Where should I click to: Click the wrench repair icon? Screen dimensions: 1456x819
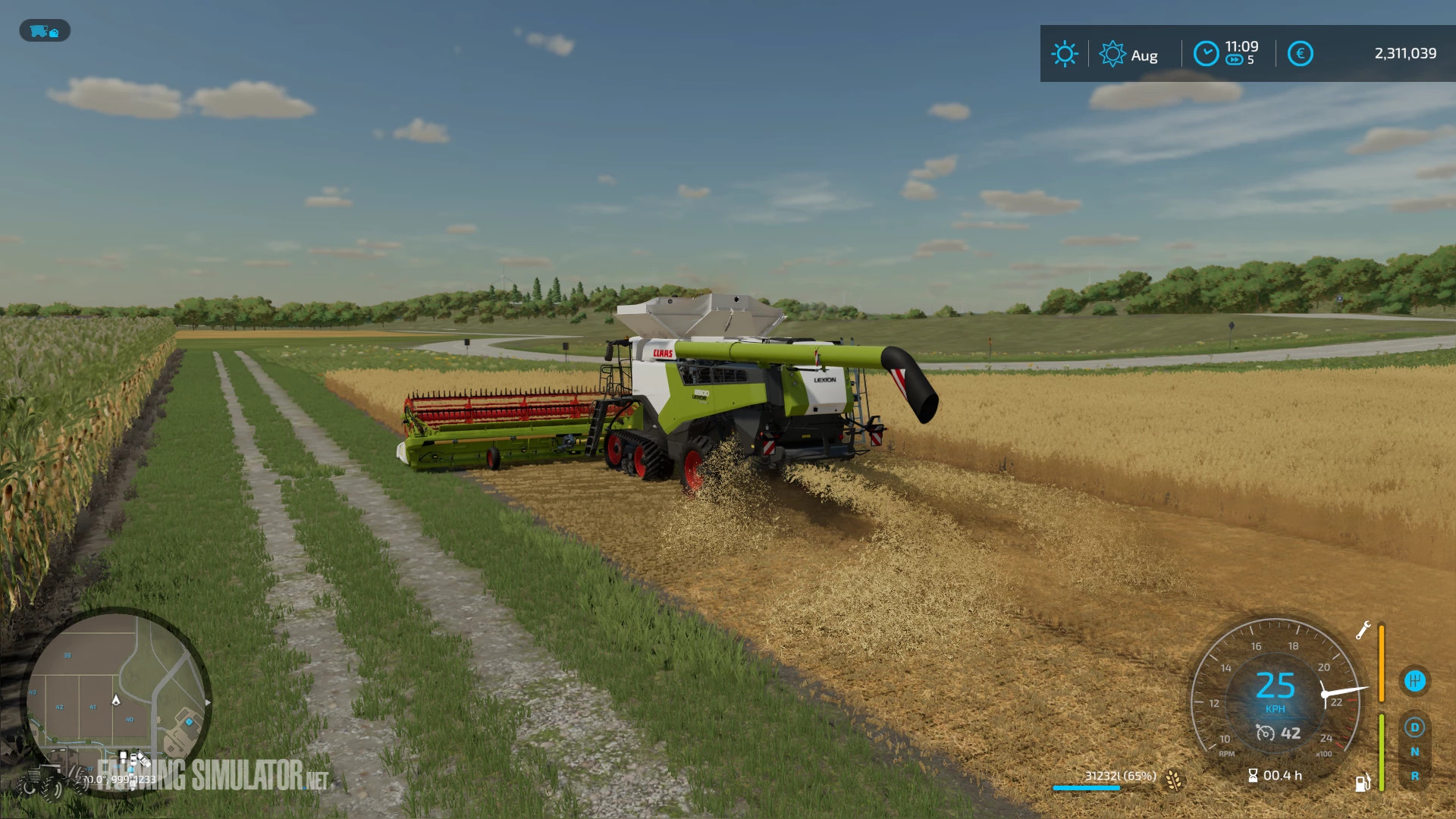(1363, 630)
